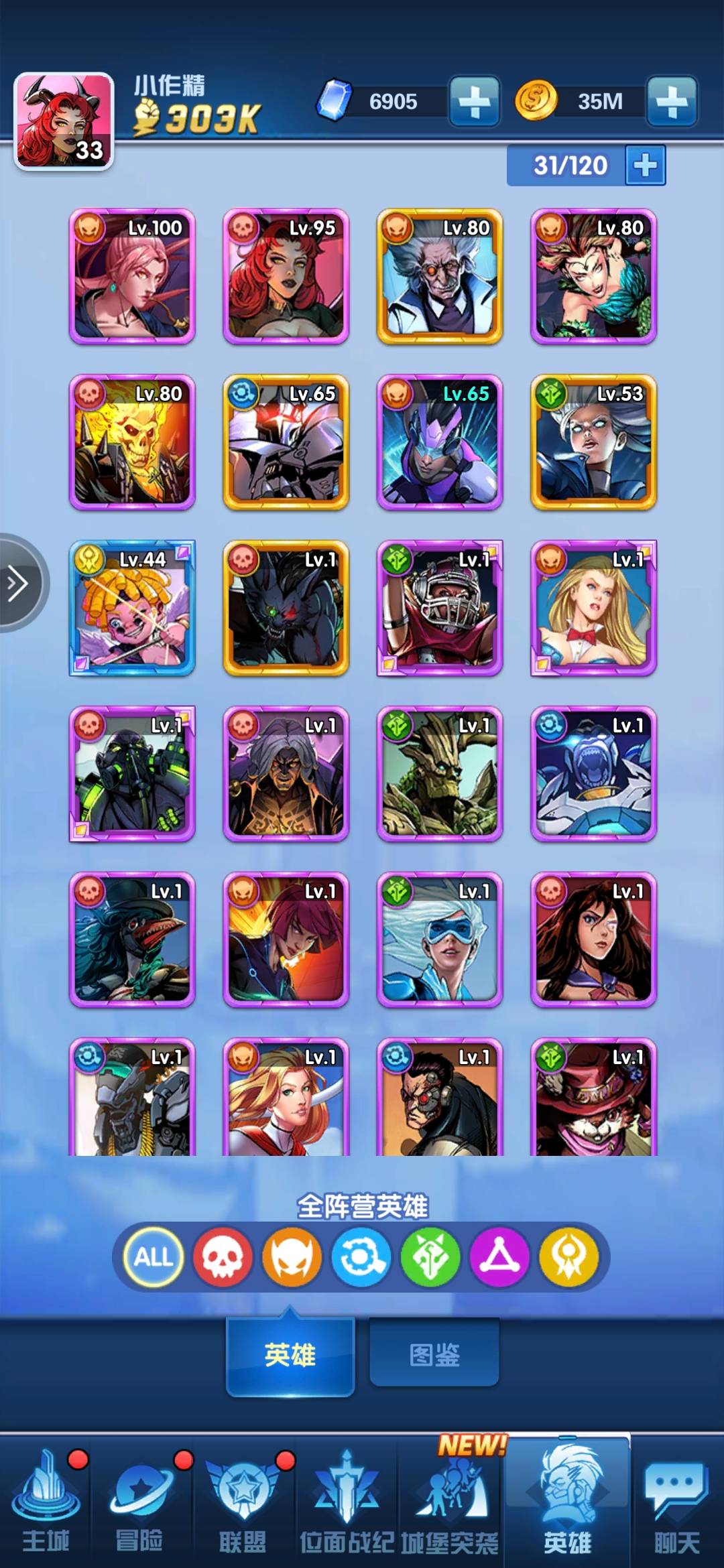Screen dimensions: 724x1568
Task: Filter heroes by red skull faction
Action: coord(223,1257)
